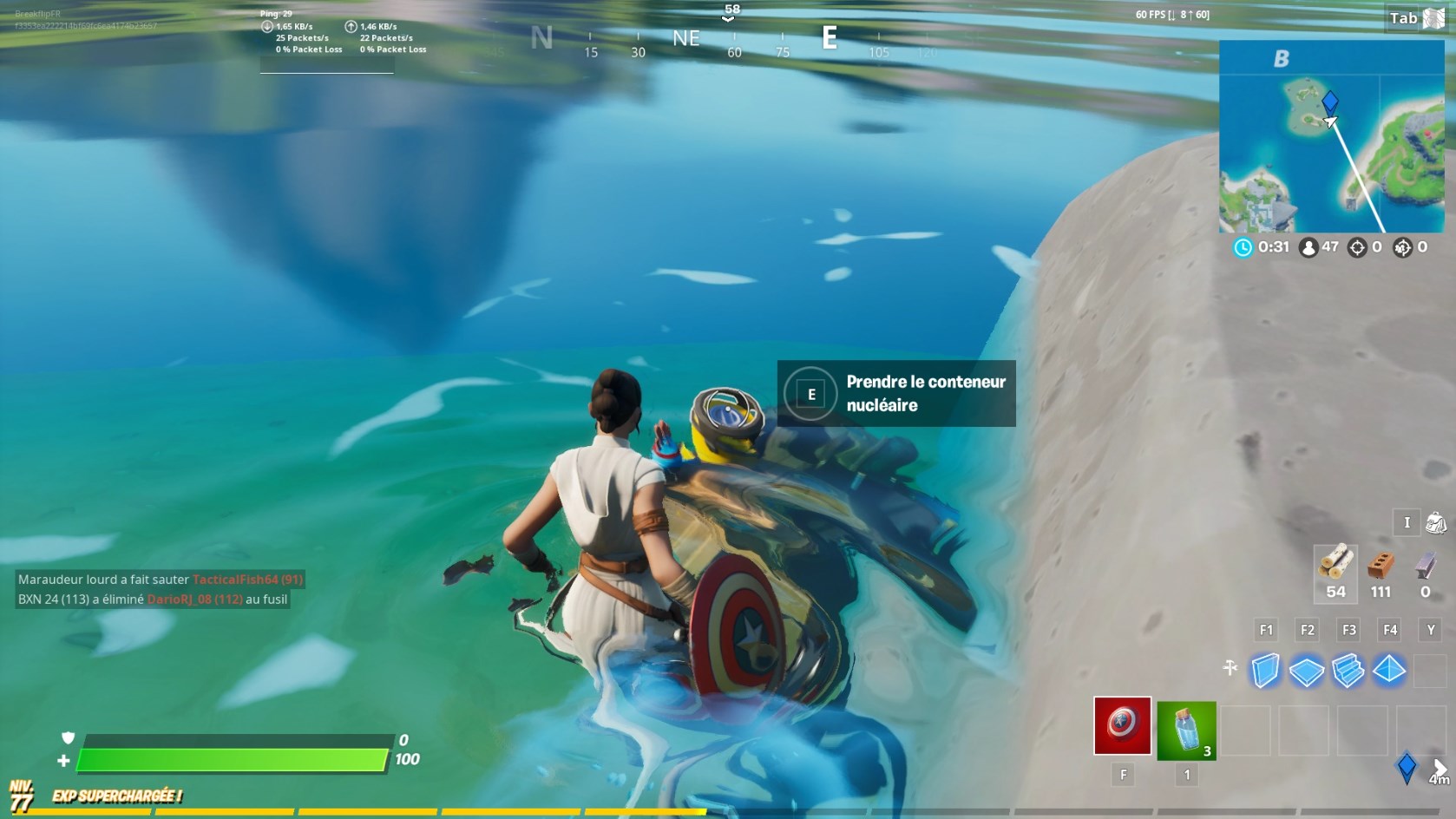
Task: Open the backpack inventory icon
Action: coord(1436,522)
